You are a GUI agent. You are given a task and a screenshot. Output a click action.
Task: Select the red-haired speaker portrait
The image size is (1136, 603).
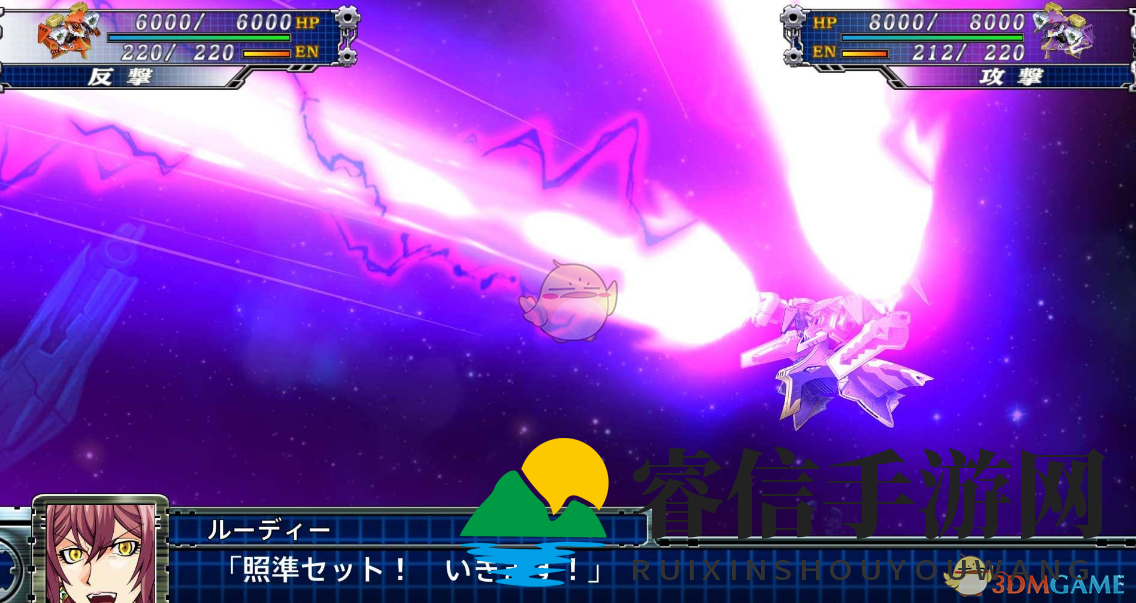99,552
